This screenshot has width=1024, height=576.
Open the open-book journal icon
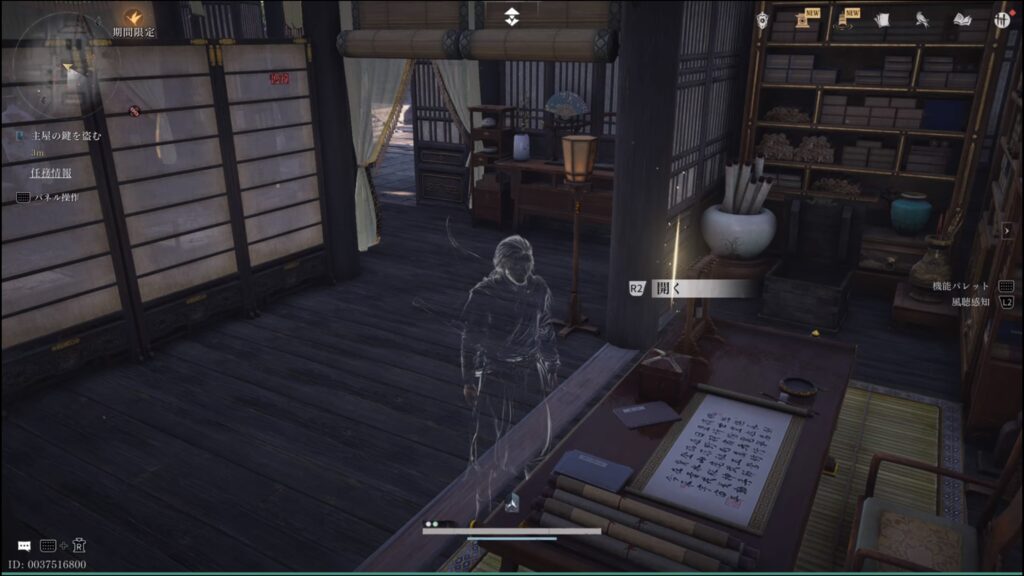(963, 19)
